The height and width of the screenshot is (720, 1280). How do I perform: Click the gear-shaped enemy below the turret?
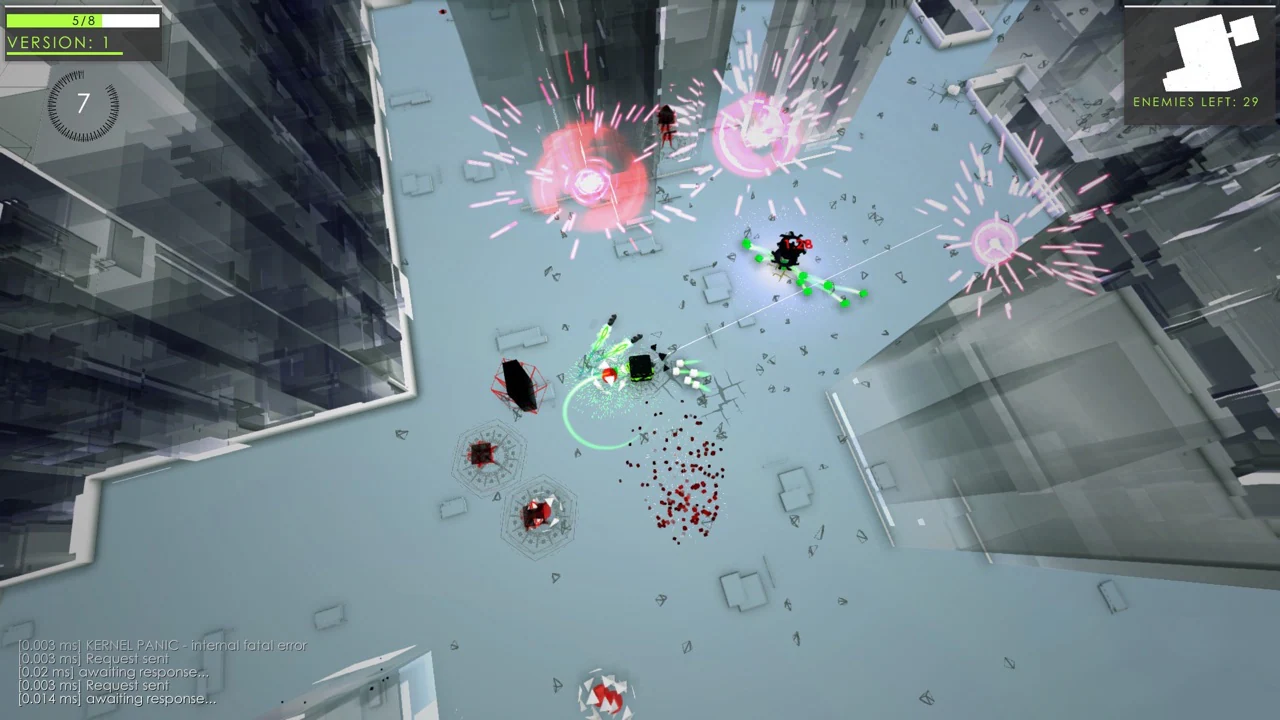coord(483,455)
